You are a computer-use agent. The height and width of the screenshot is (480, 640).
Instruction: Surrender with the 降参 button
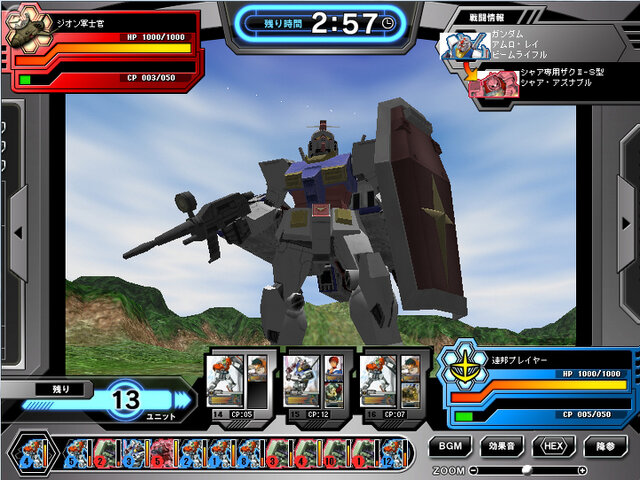coord(606,446)
